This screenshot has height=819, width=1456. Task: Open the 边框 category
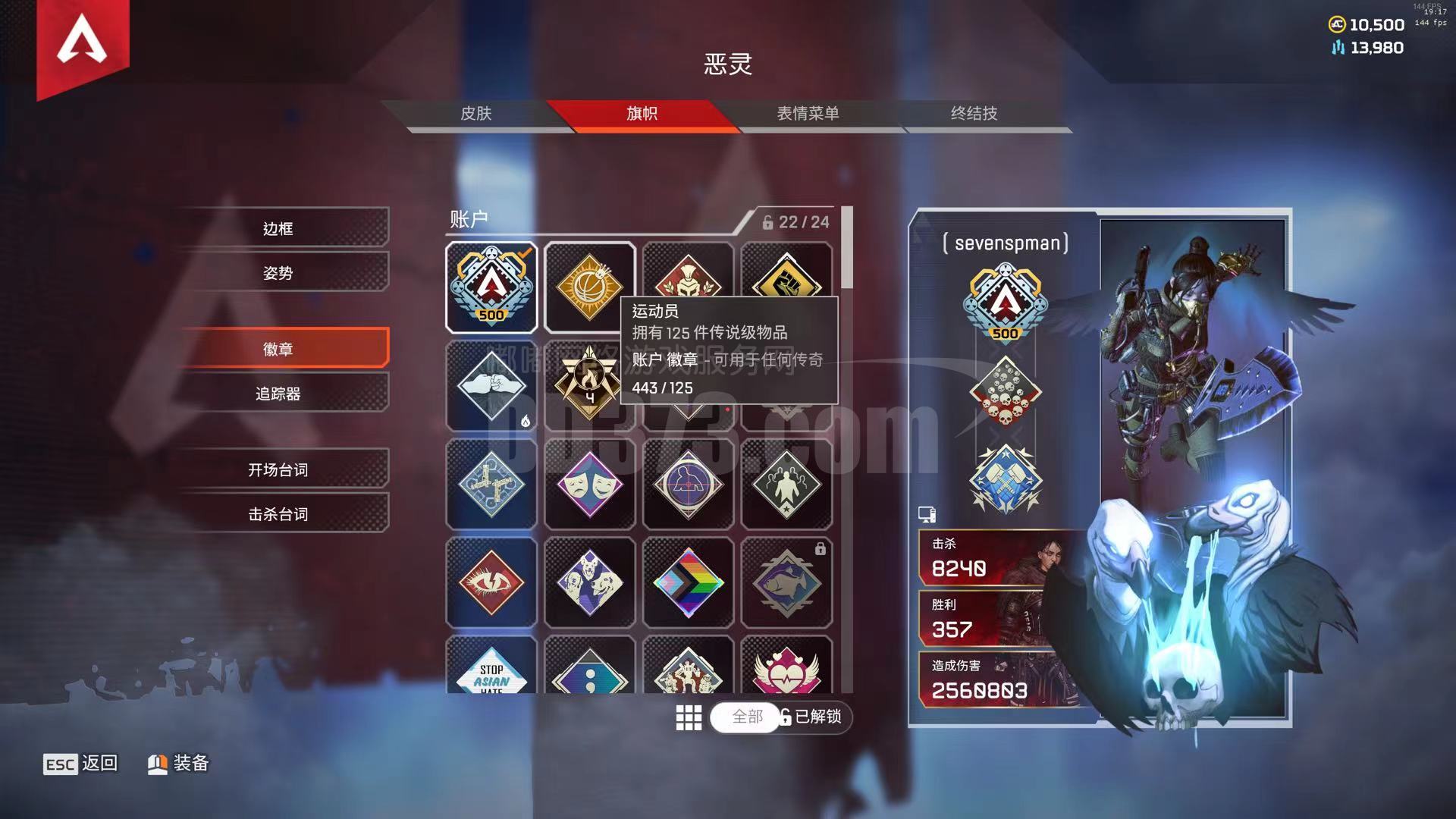pos(278,228)
